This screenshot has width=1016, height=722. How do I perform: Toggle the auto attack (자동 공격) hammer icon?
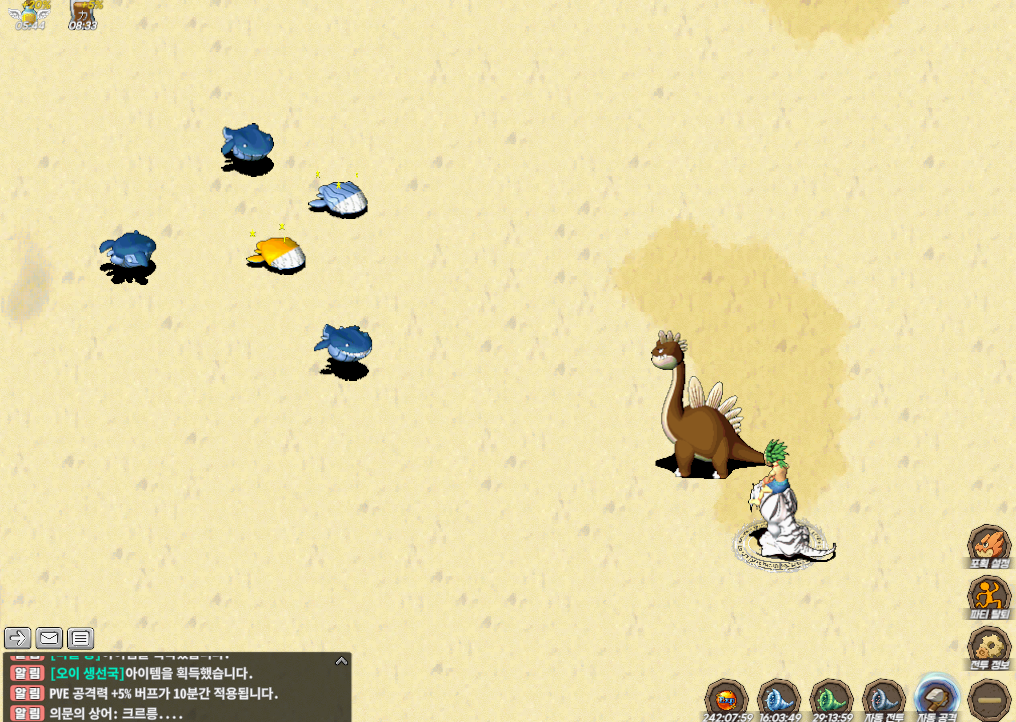point(937,696)
